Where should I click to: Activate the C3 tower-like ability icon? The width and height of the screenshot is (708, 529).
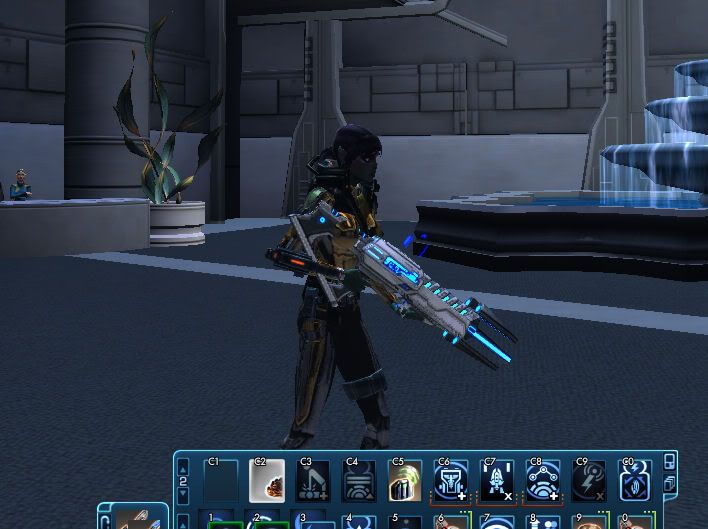tap(315, 481)
